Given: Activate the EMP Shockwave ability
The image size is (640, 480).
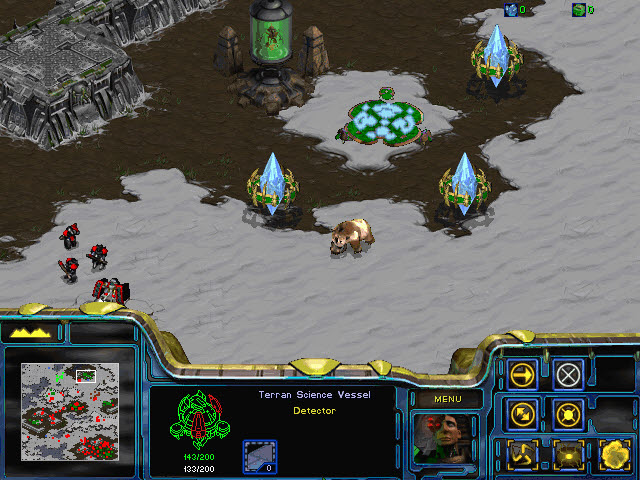Looking at the screenshot, I should click(x=569, y=454).
